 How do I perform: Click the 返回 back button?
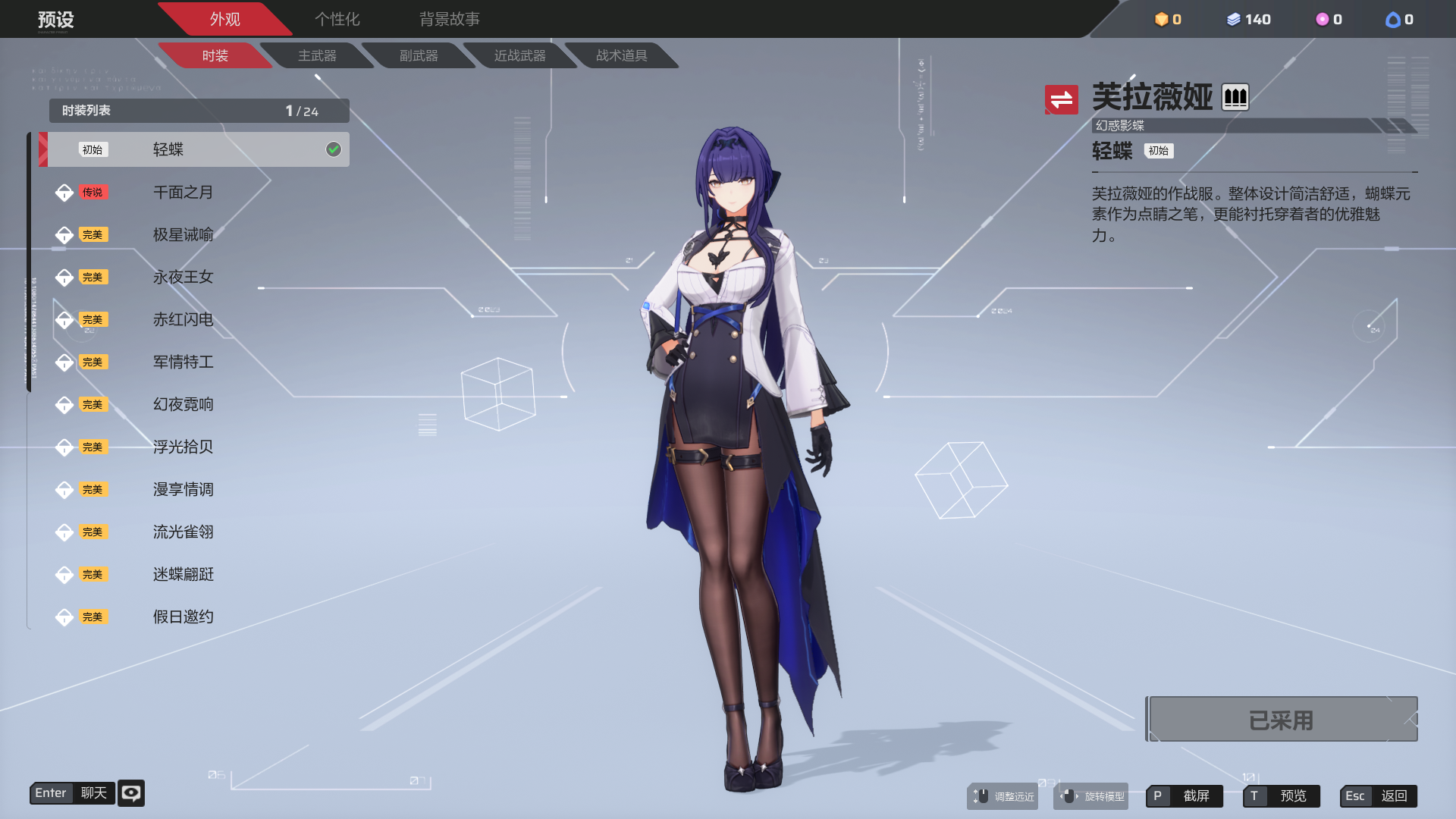1379,796
